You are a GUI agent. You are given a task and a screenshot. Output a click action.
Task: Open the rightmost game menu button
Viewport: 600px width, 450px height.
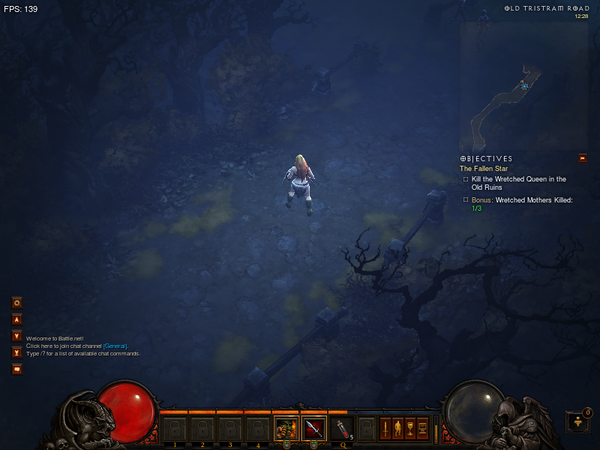422,428
